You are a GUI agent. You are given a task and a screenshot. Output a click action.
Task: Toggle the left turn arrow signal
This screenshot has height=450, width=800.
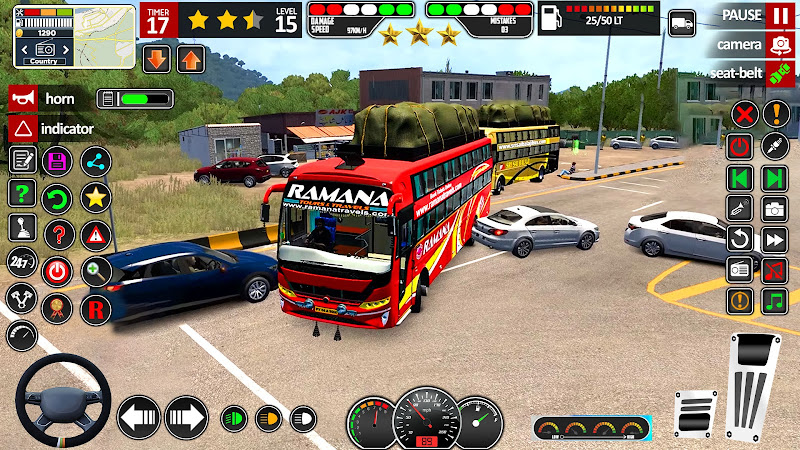coord(138,416)
